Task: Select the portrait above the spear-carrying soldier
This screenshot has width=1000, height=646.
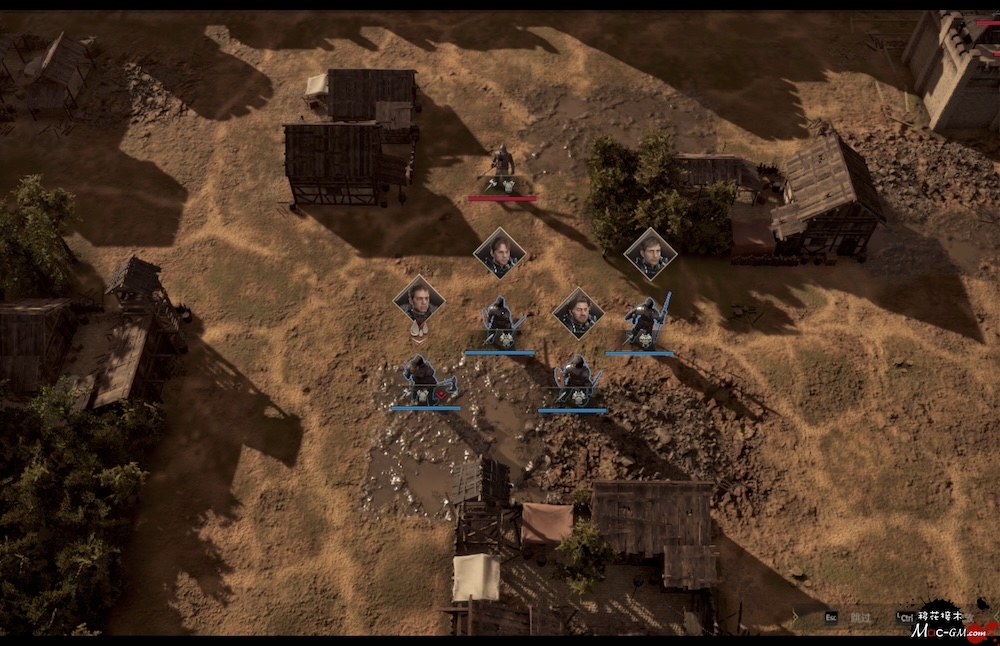Action: pyautogui.click(x=650, y=254)
